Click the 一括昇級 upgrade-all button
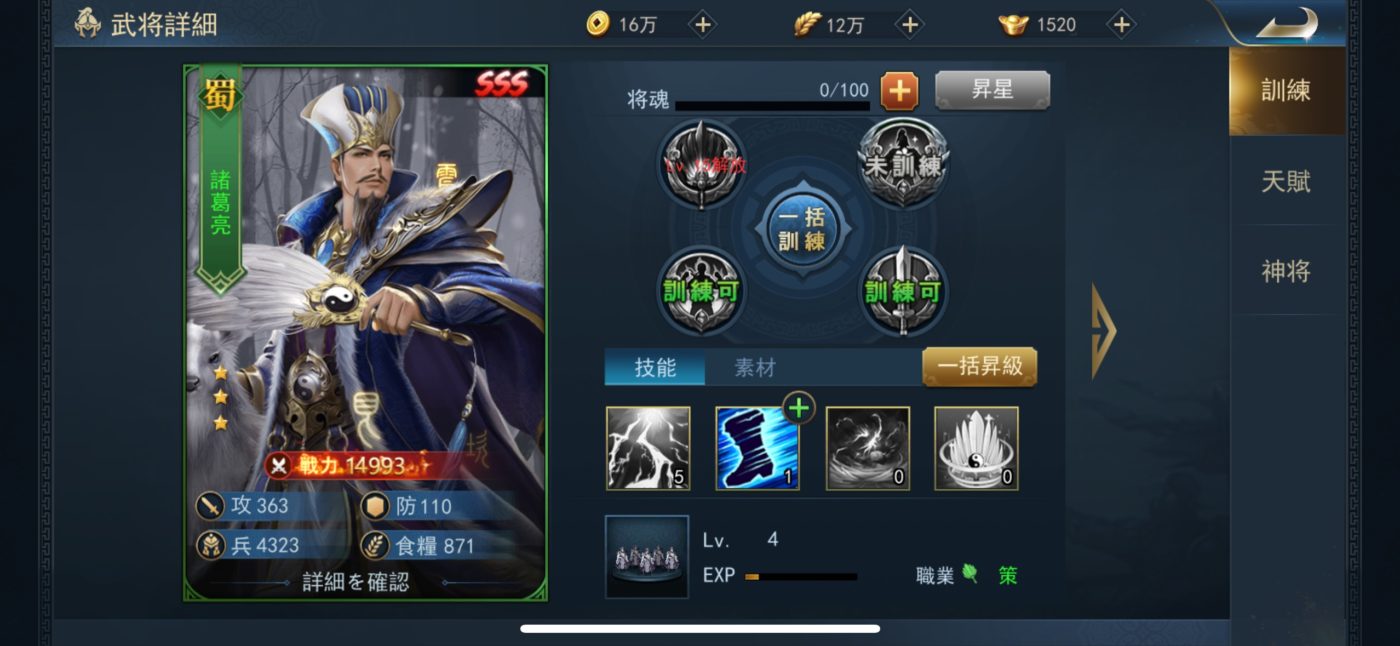The height and width of the screenshot is (646, 1400). point(979,366)
